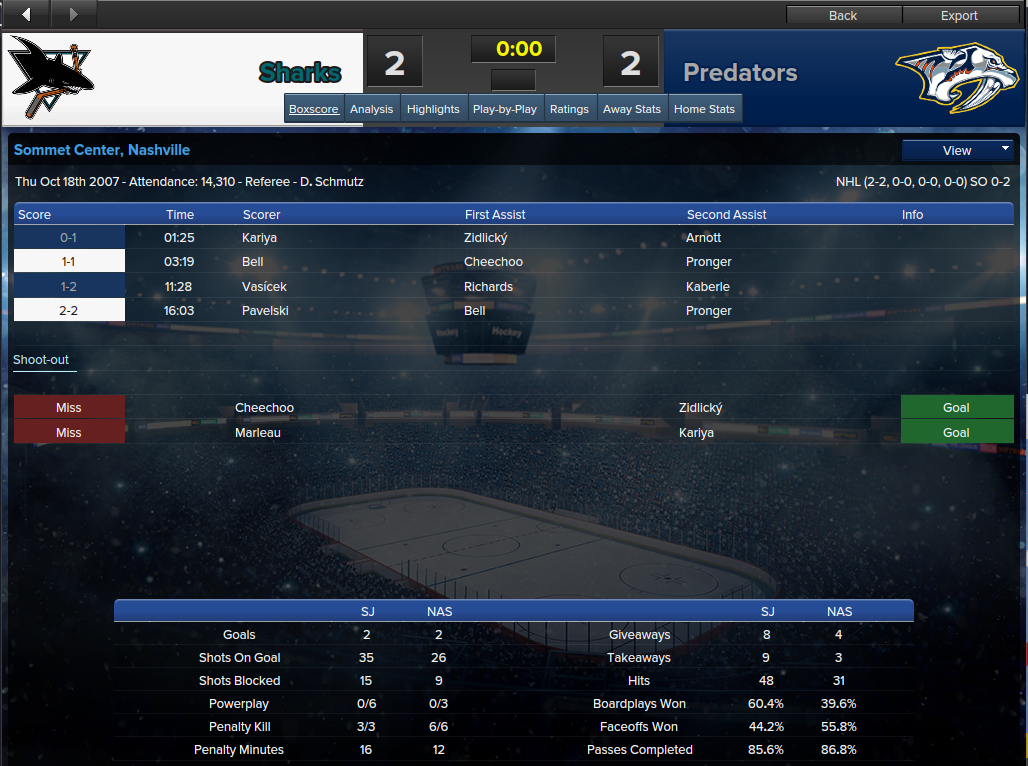View the Ratings tab

[x=569, y=109]
